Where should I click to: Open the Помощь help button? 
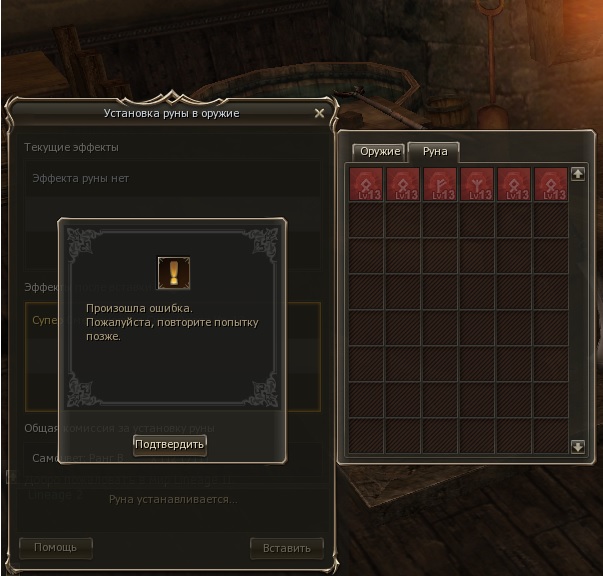pyautogui.click(x=55, y=547)
